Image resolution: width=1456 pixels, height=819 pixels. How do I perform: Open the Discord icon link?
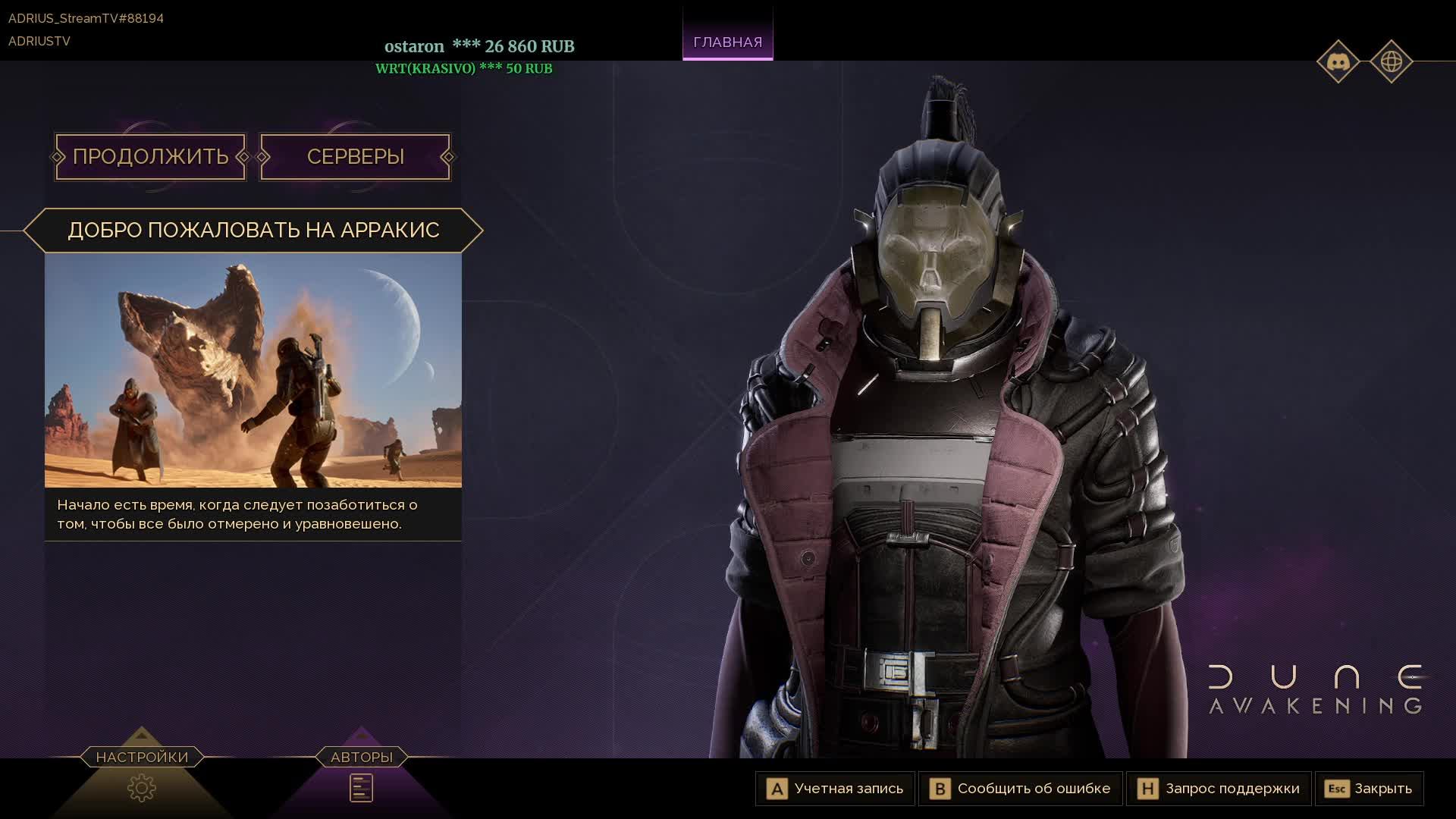pyautogui.click(x=1338, y=61)
